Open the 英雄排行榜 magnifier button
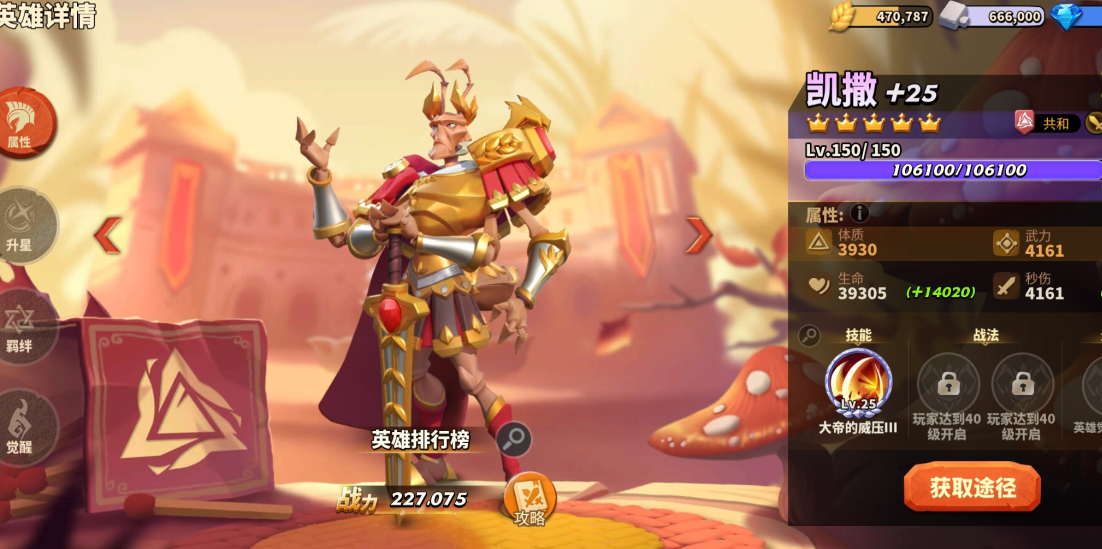Viewport: 1102px width, 549px height. click(x=514, y=439)
